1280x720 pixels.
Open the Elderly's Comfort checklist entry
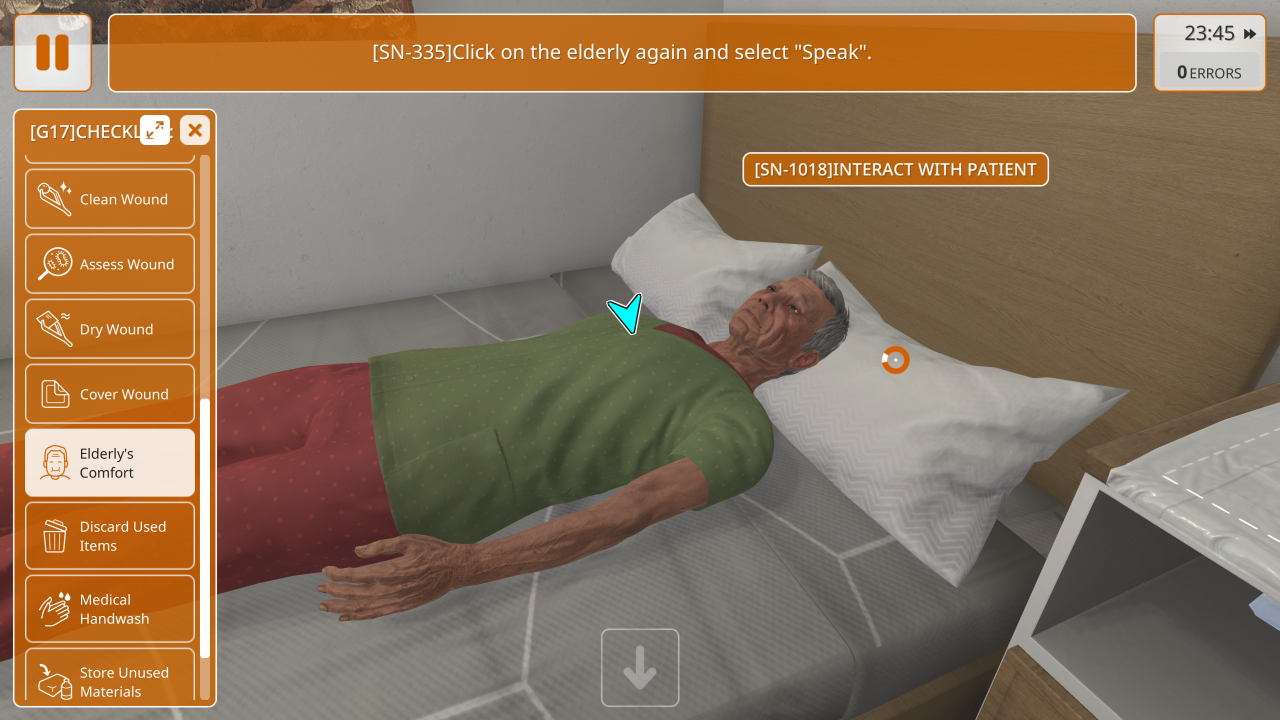pyautogui.click(x=110, y=463)
